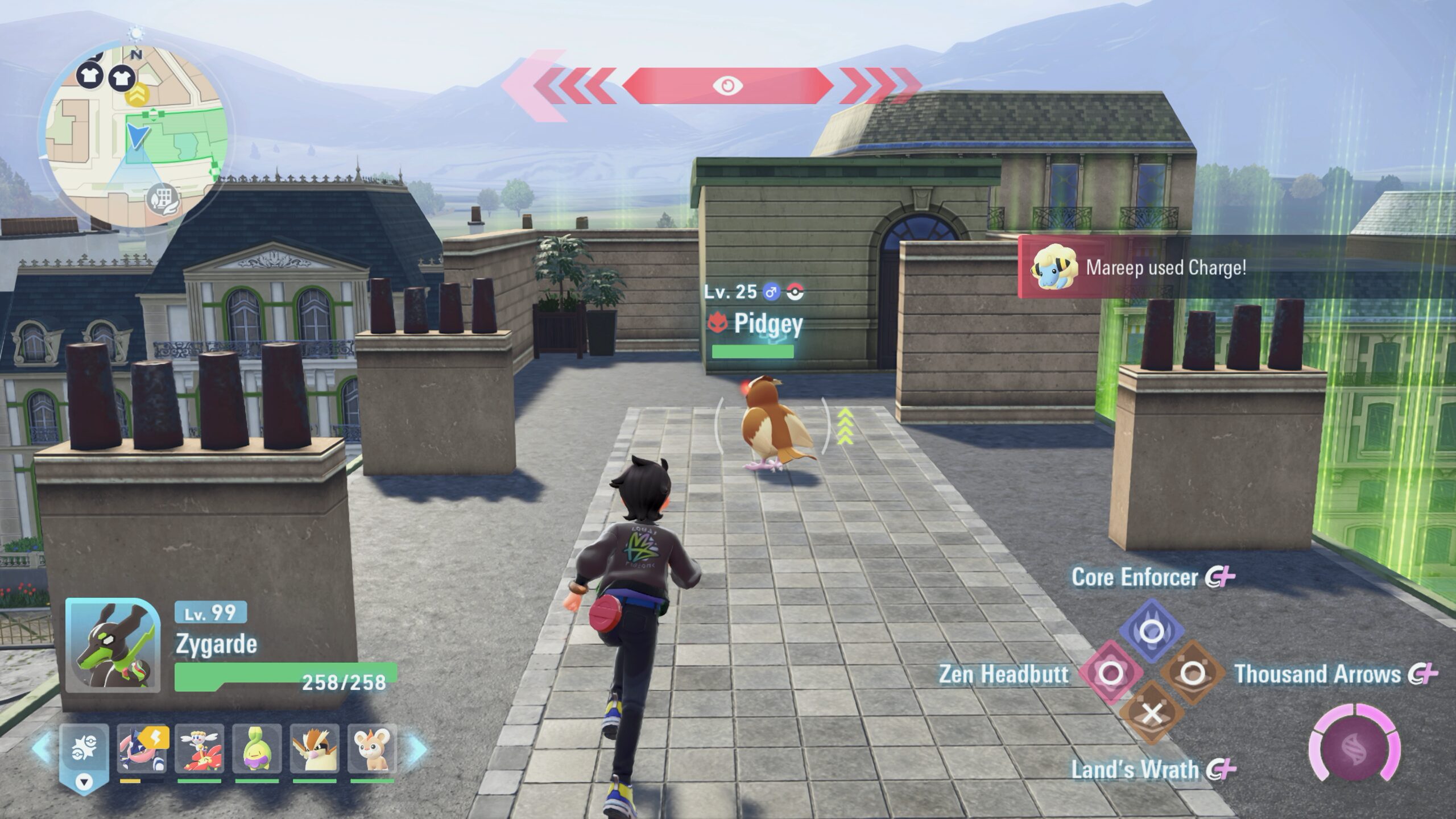Switch to Floette in the party bar
1456x819 pixels.
199,749
